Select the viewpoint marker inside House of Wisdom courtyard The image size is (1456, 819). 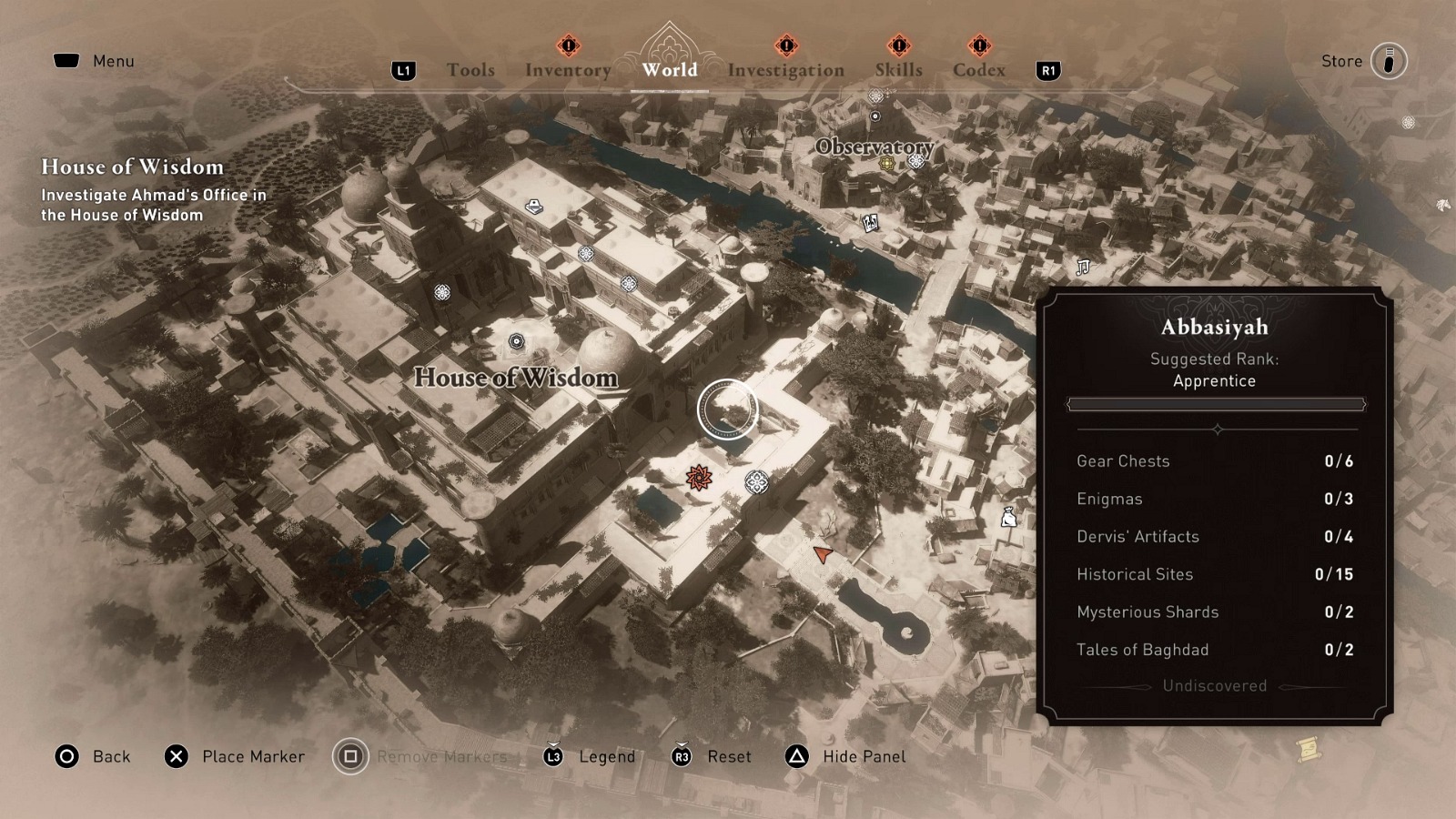coord(517,340)
